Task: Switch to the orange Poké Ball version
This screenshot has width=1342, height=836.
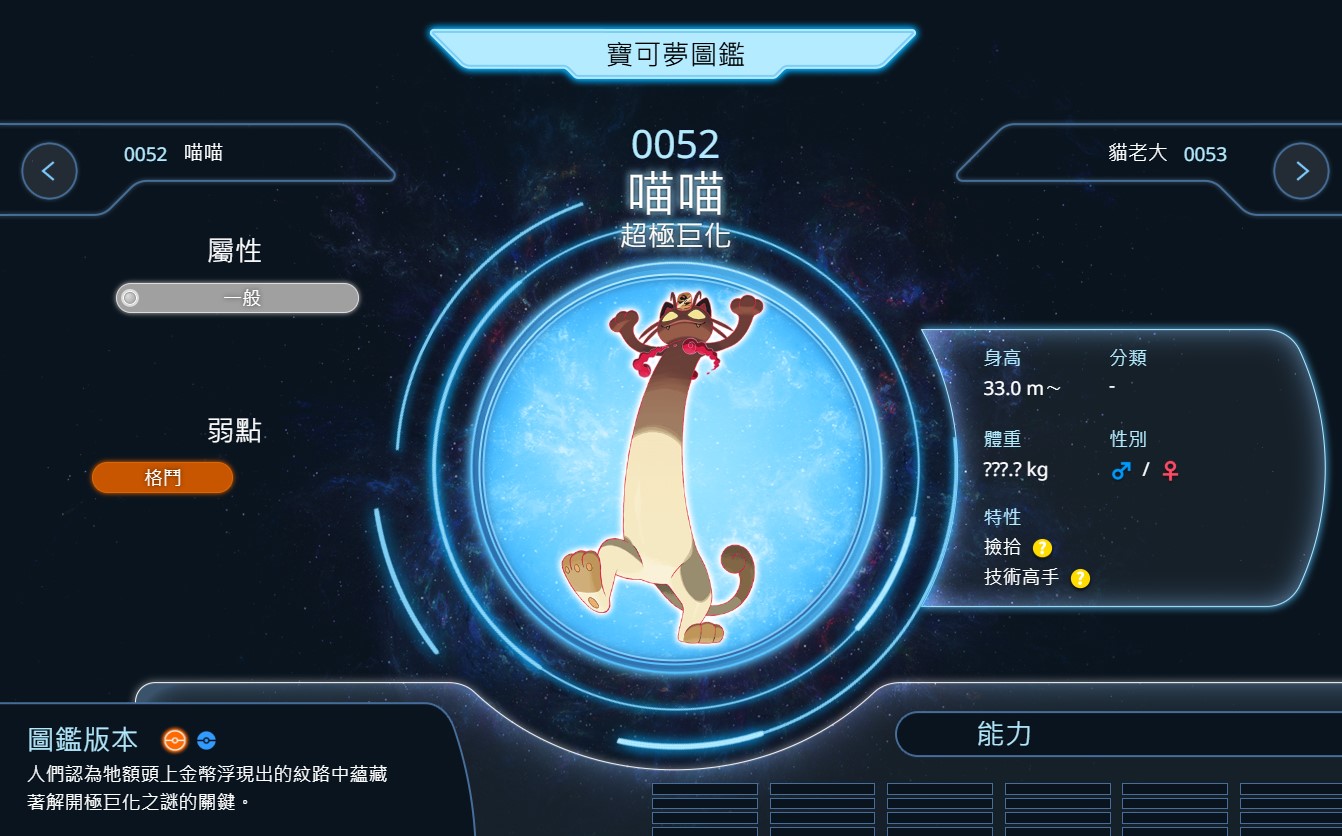Action: pyautogui.click(x=175, y=740)
